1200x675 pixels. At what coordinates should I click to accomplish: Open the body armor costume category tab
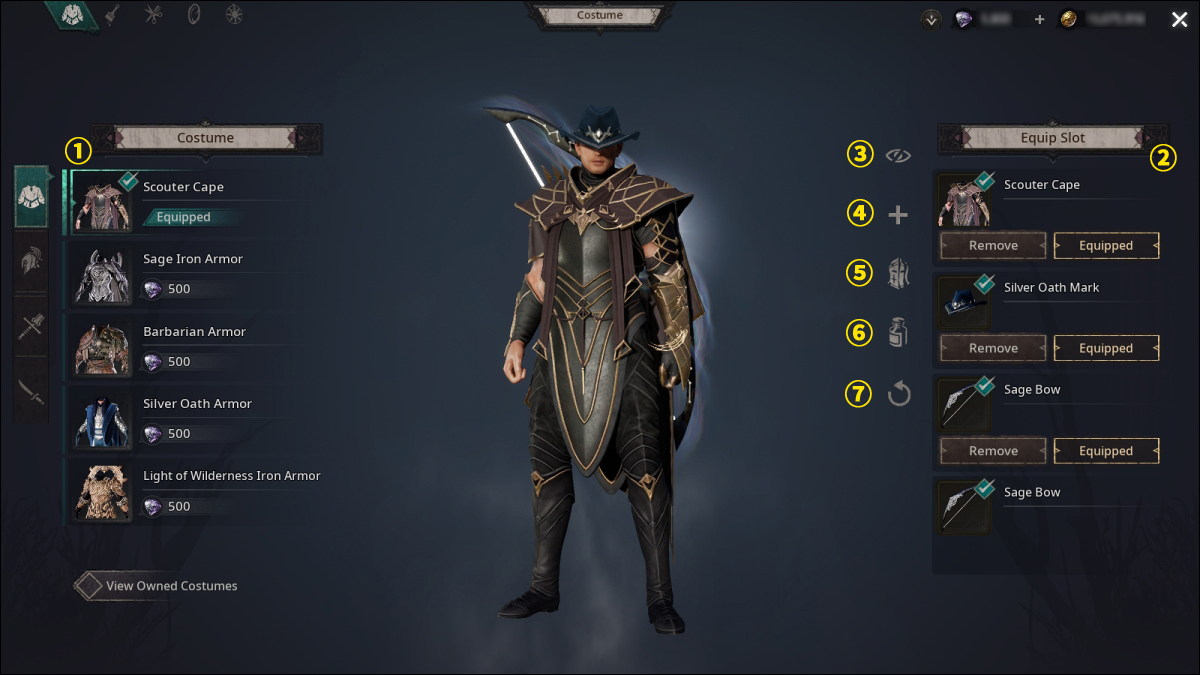[x=32, y=197]
